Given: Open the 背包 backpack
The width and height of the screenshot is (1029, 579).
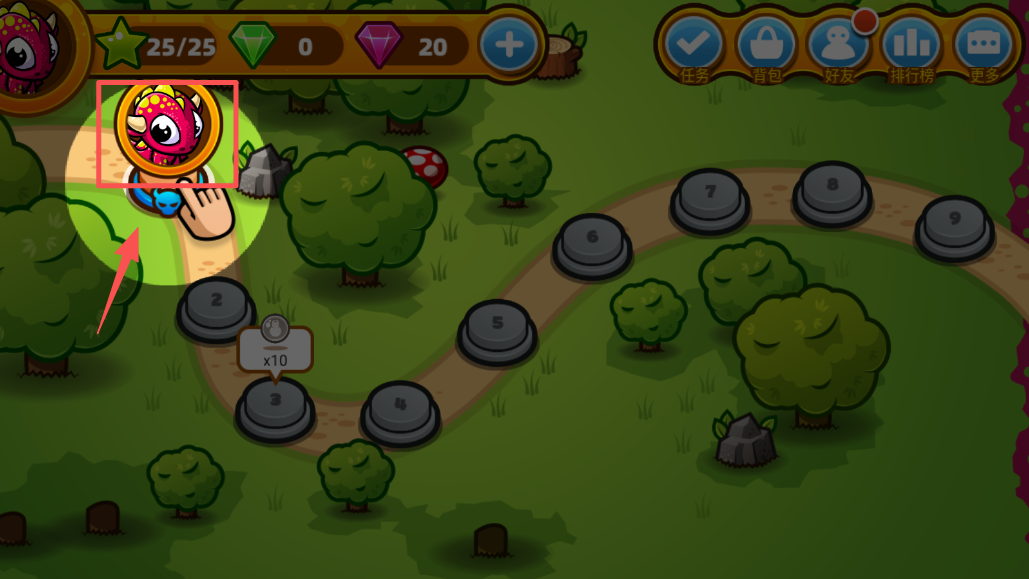Looking at the screenshot, I should click(766, 45).
